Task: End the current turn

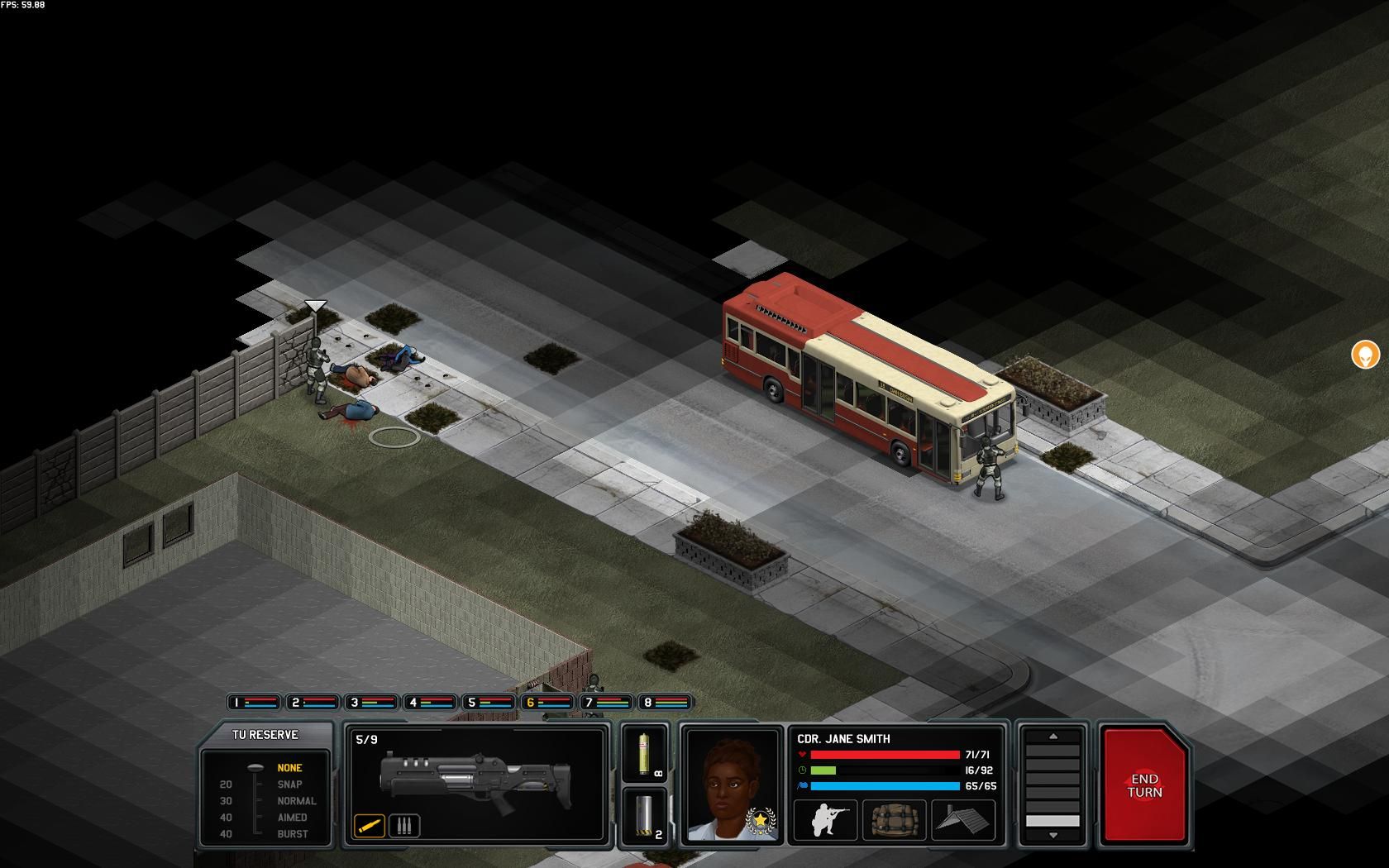Action: tap(1144, 785)
